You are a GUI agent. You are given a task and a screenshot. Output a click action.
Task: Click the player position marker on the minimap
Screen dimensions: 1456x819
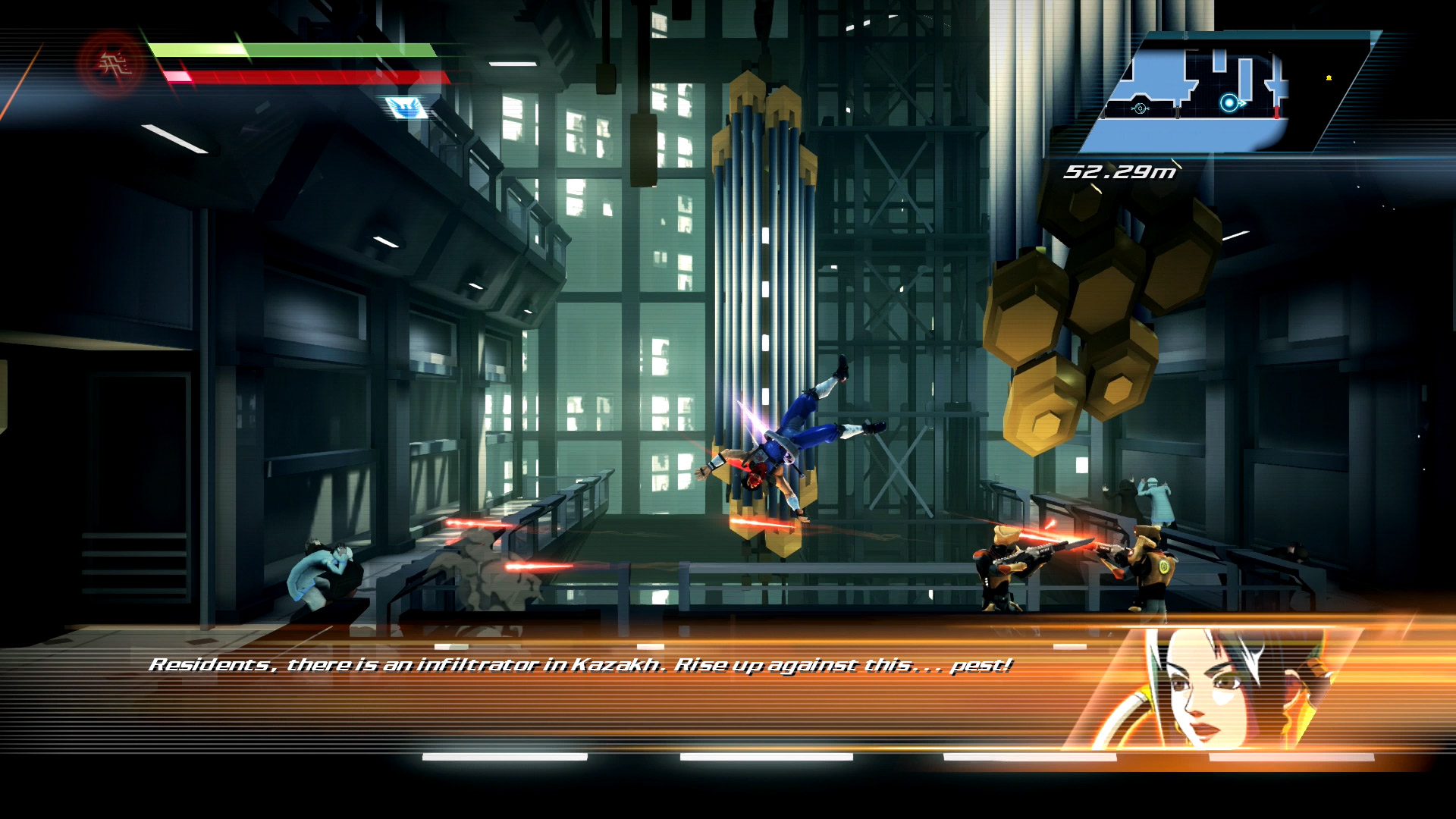(1228, 103)
